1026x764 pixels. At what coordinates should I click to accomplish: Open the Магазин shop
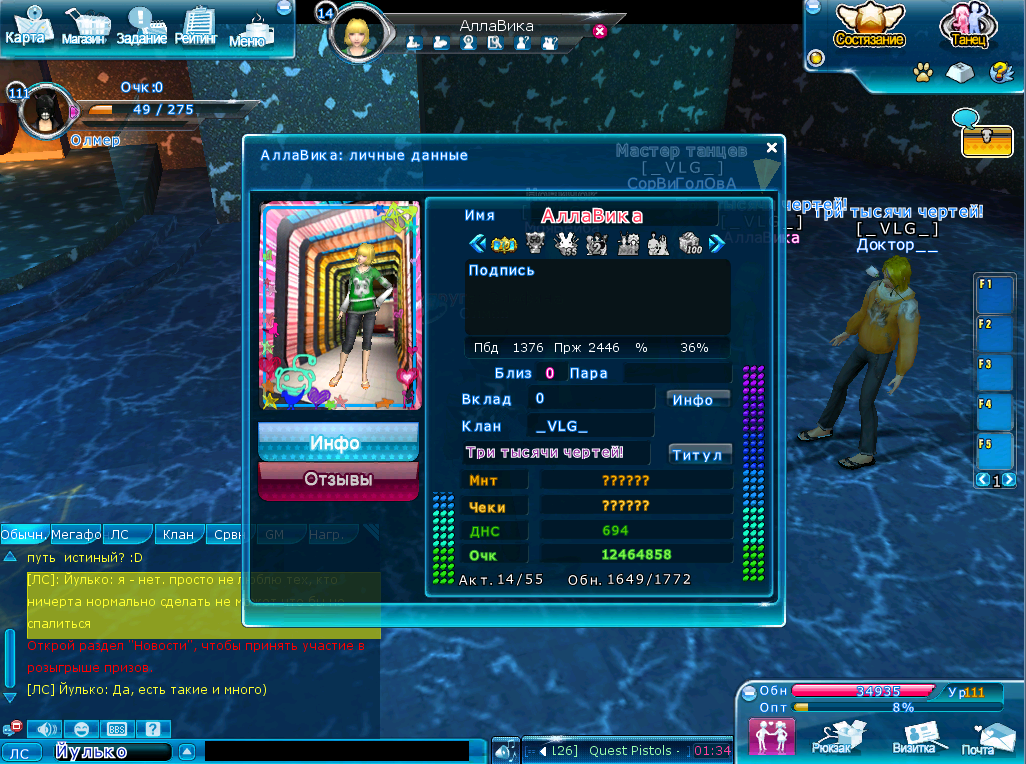(86, 27)
